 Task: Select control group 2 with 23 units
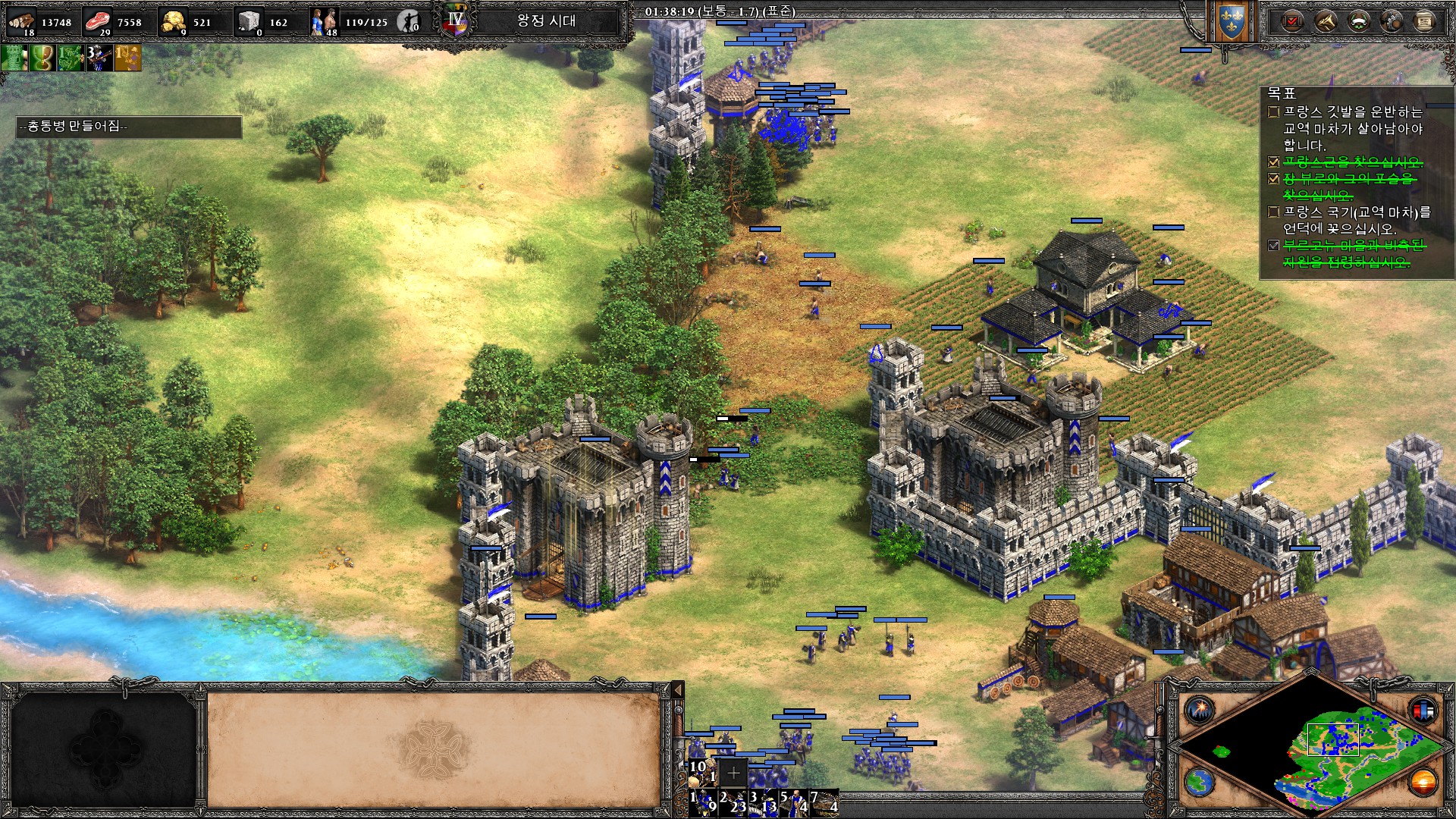(x=734, y=802)
